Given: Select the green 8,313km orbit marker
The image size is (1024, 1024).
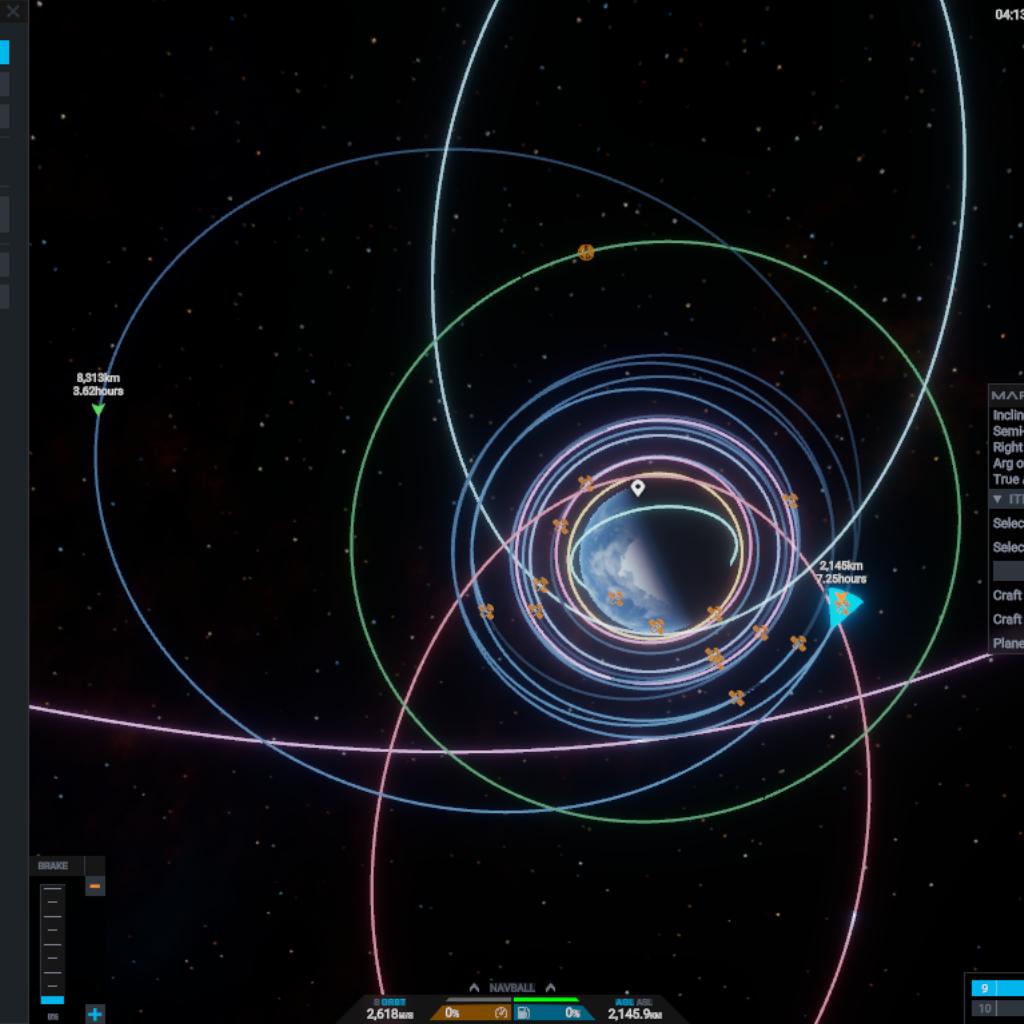Looking at the screenshot, I should [x=98, y=409].
